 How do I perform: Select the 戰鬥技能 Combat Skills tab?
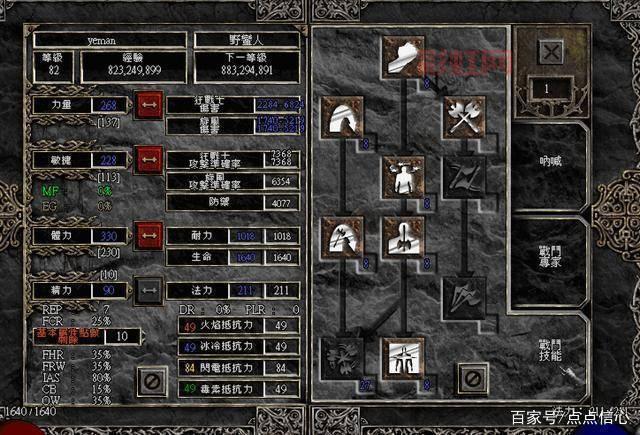[550, 350]
